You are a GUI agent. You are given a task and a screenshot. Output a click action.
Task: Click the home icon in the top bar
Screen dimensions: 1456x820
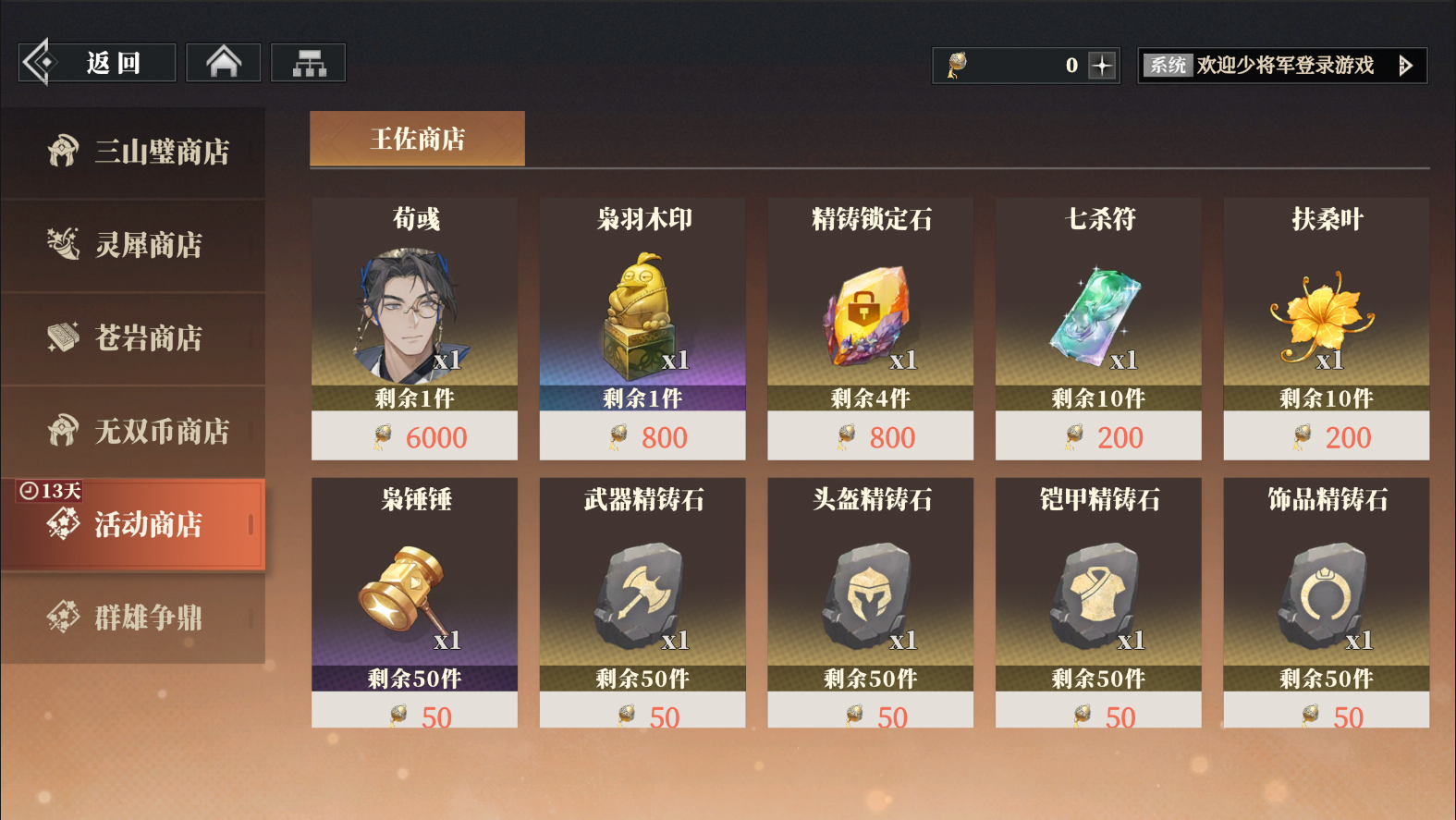[x=222, y=61]
